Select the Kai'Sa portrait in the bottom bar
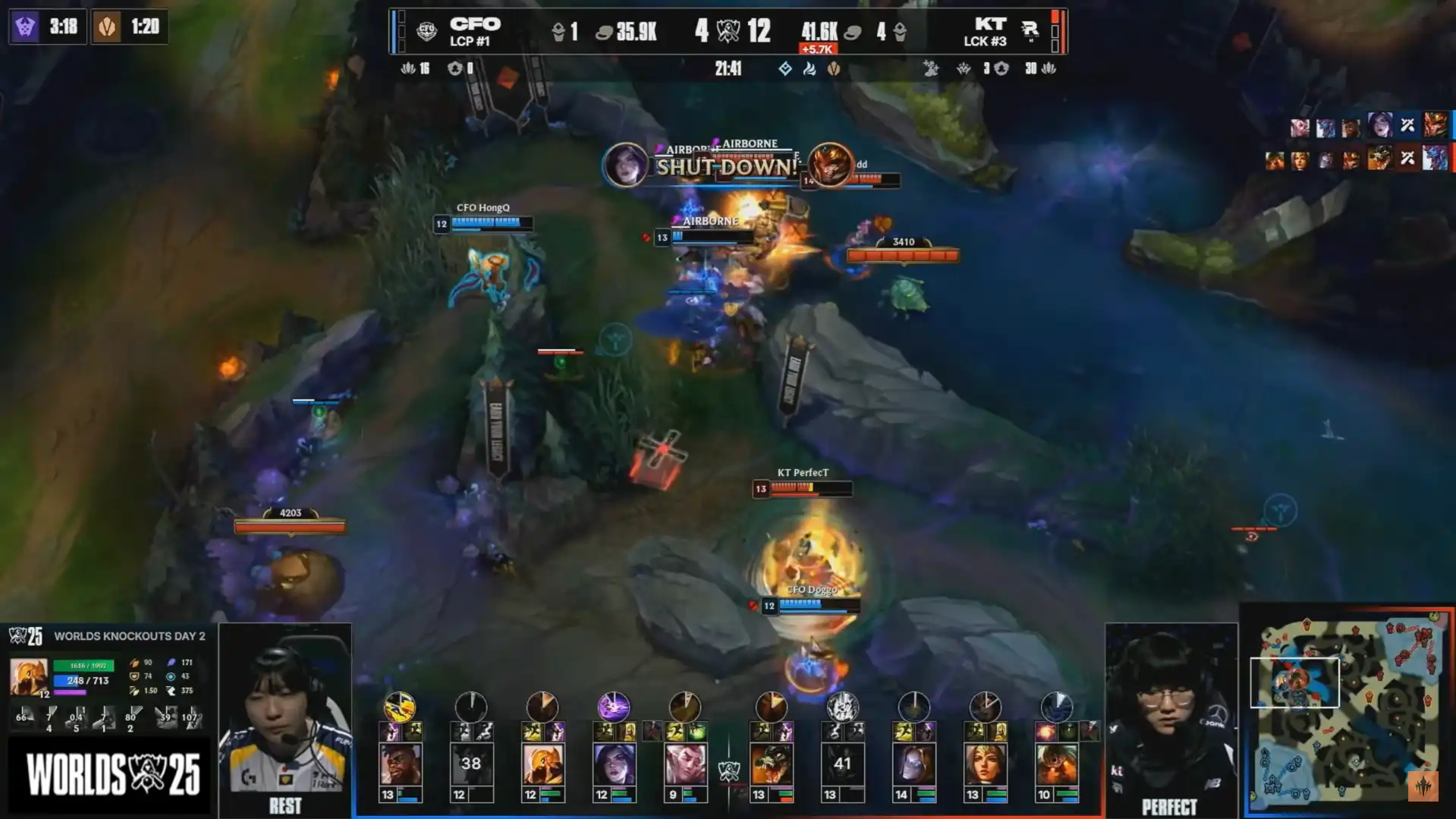 coord(614,764)
